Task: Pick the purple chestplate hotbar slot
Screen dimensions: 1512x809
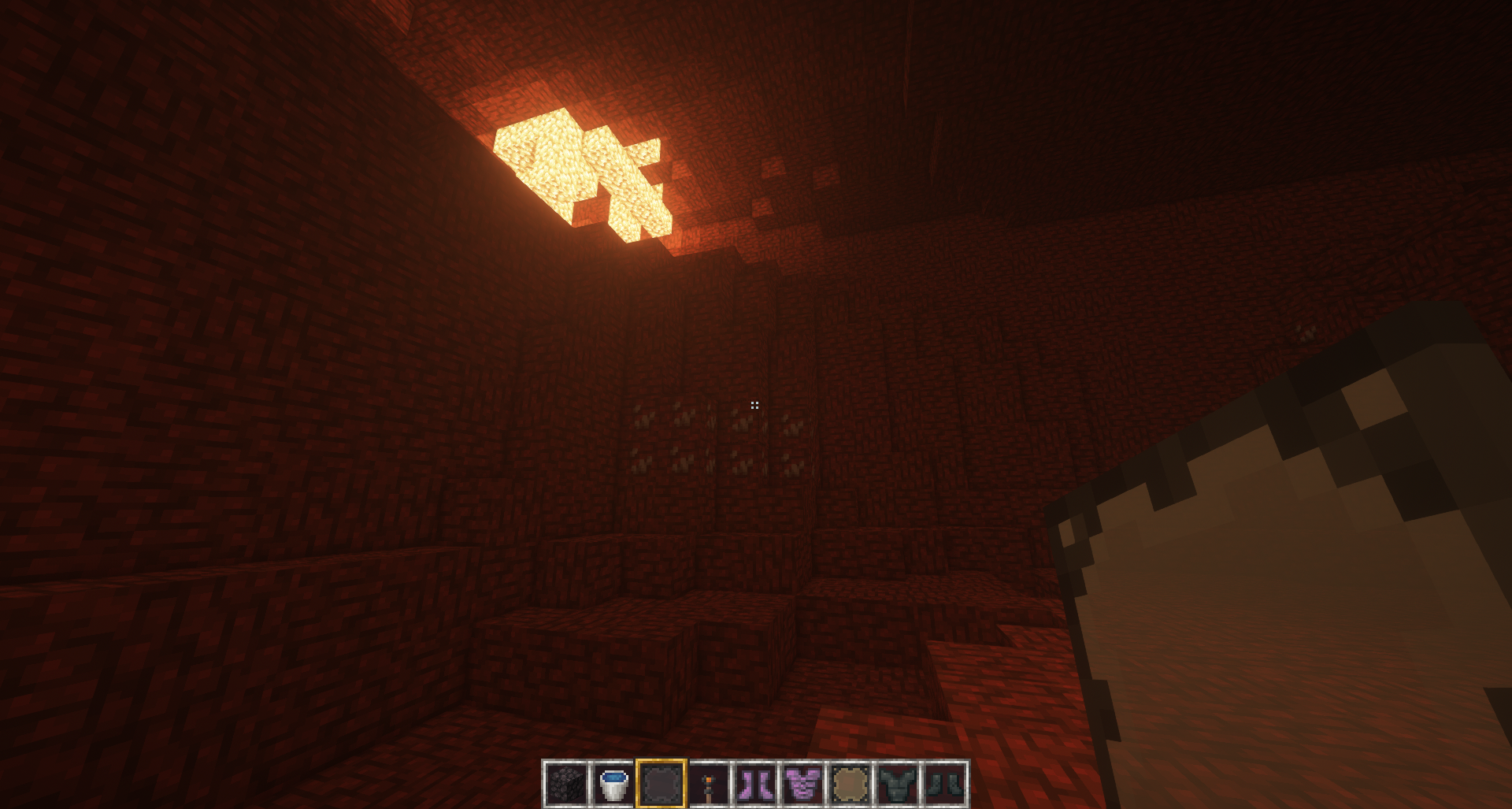Action: [803, 784]
